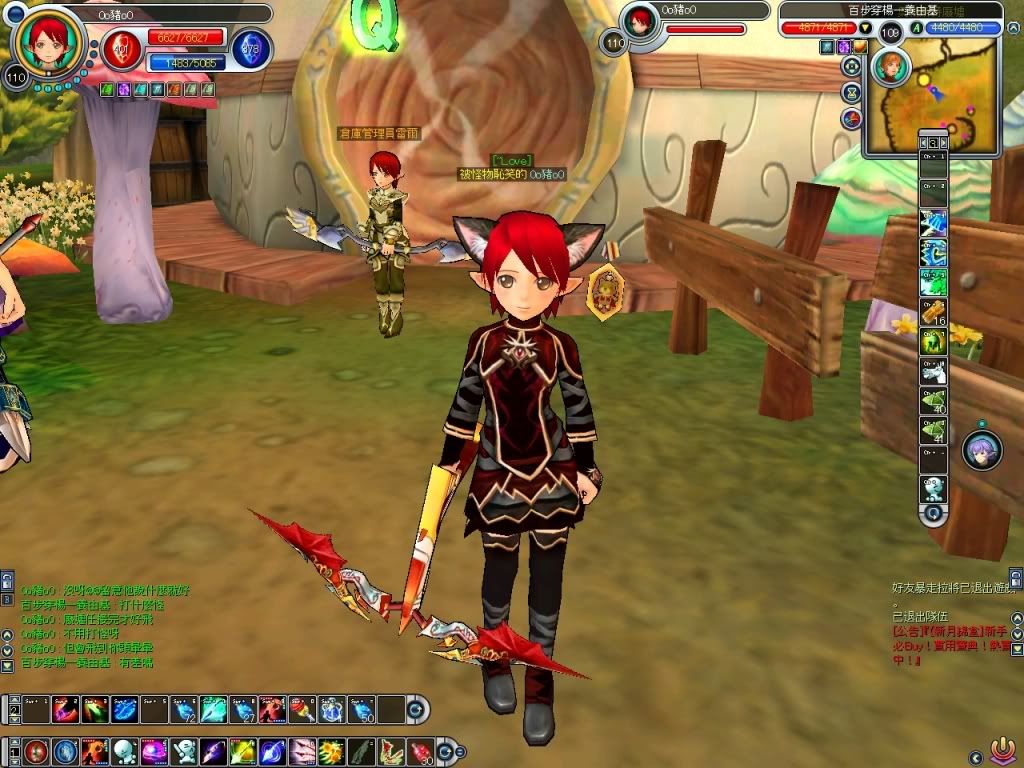1024x768 pixels.
Task: Use the white horse mount icon
Action: tap(932, 371)
